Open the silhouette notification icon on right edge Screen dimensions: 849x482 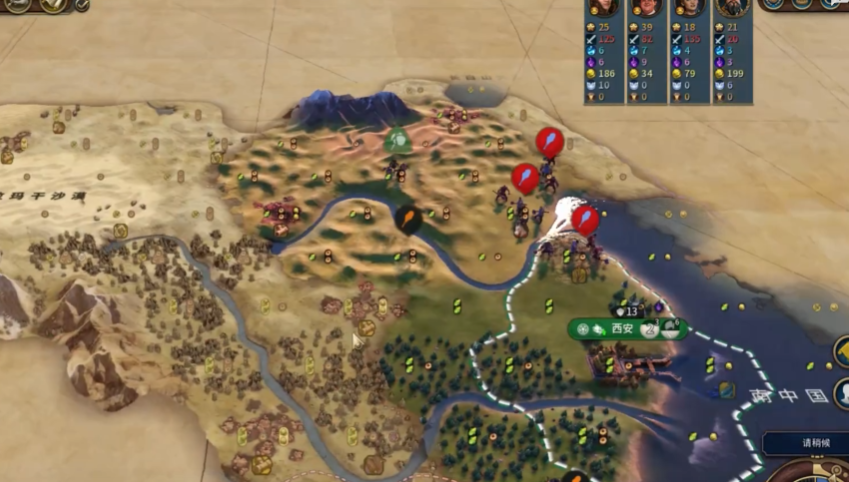842,392
